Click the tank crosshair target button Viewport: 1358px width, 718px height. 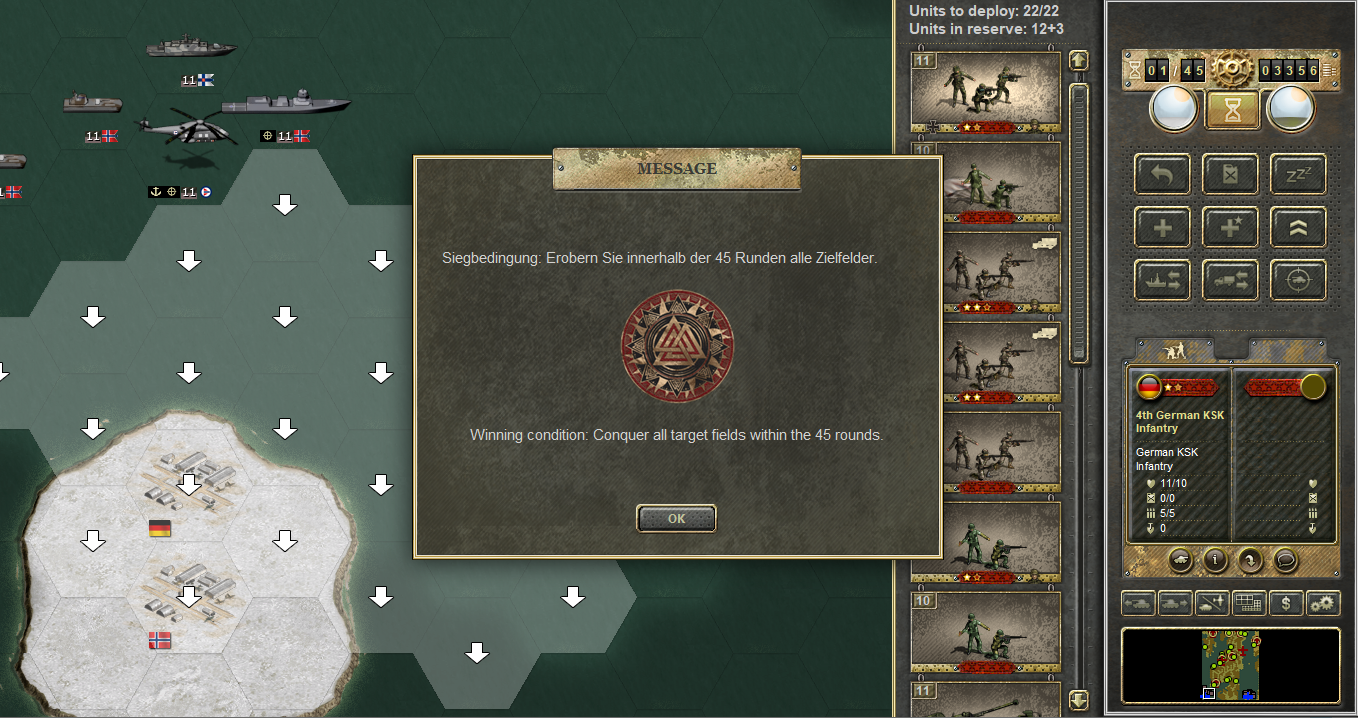(1298, 281)
